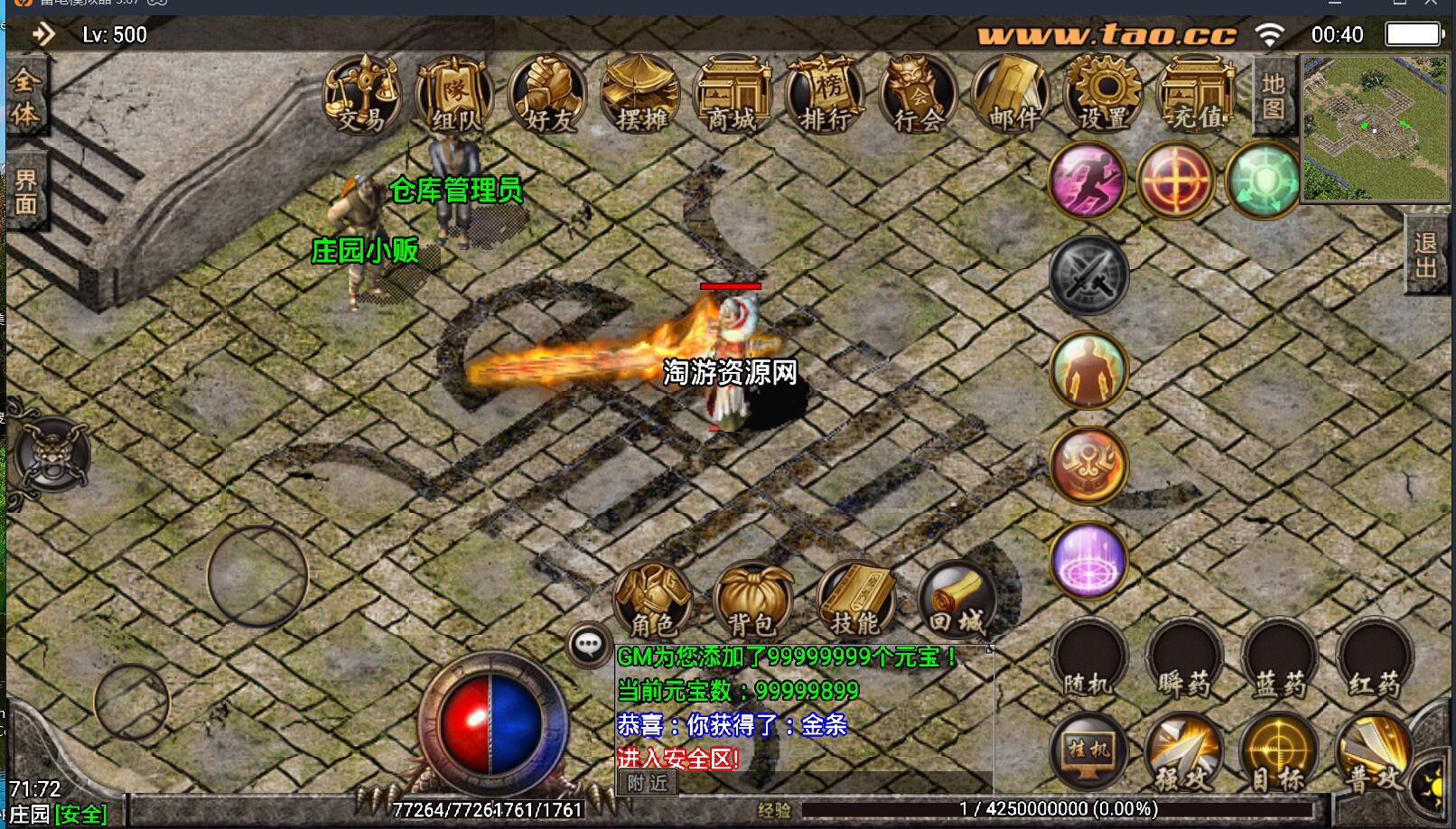Open the 充值 recharge menu
The width and height of the screenshot is (1456, 829).
pos(1197,96)
